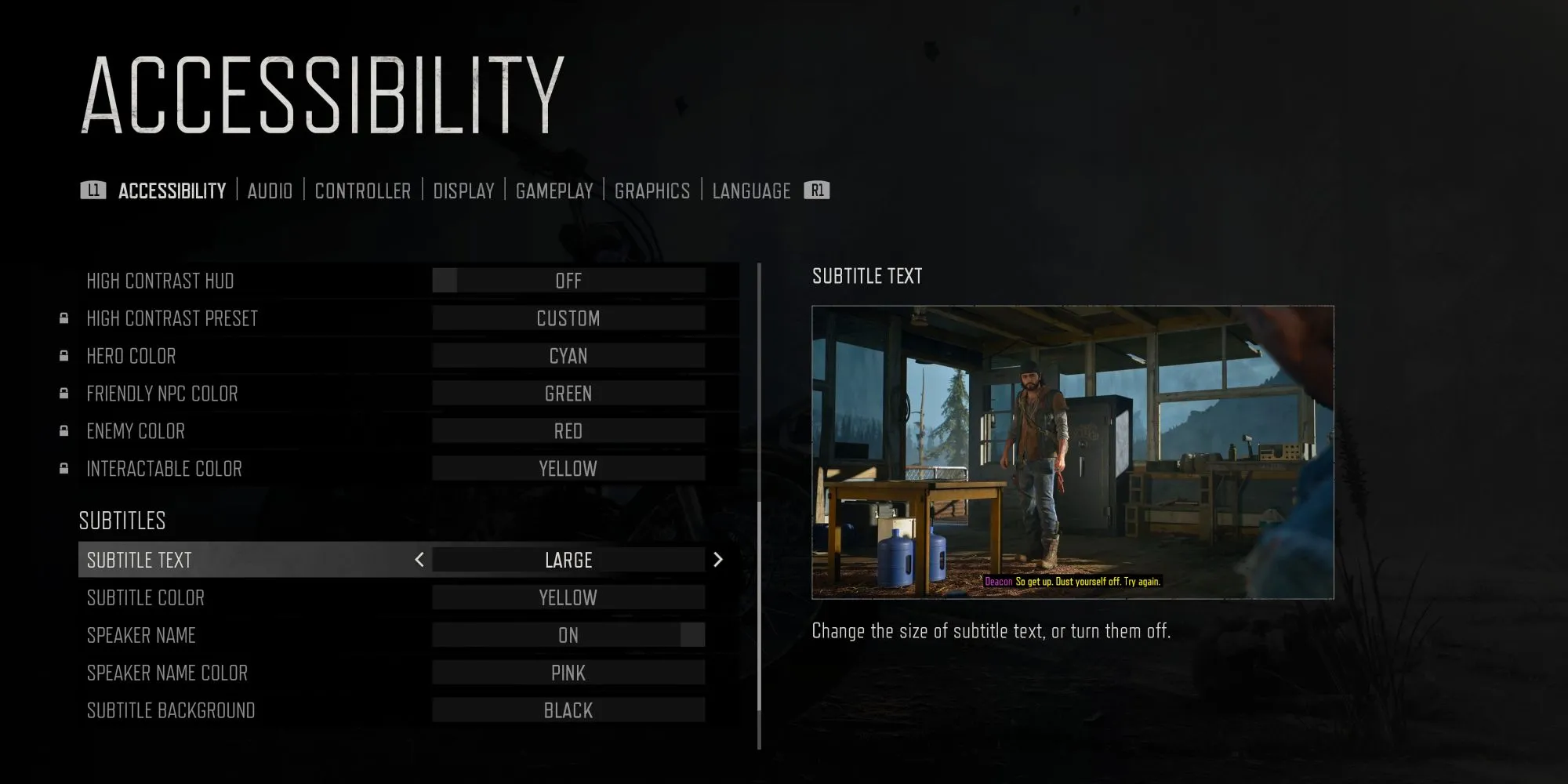Click the Interactable Color row
1568x784 pixels.
tap(568, 469)
